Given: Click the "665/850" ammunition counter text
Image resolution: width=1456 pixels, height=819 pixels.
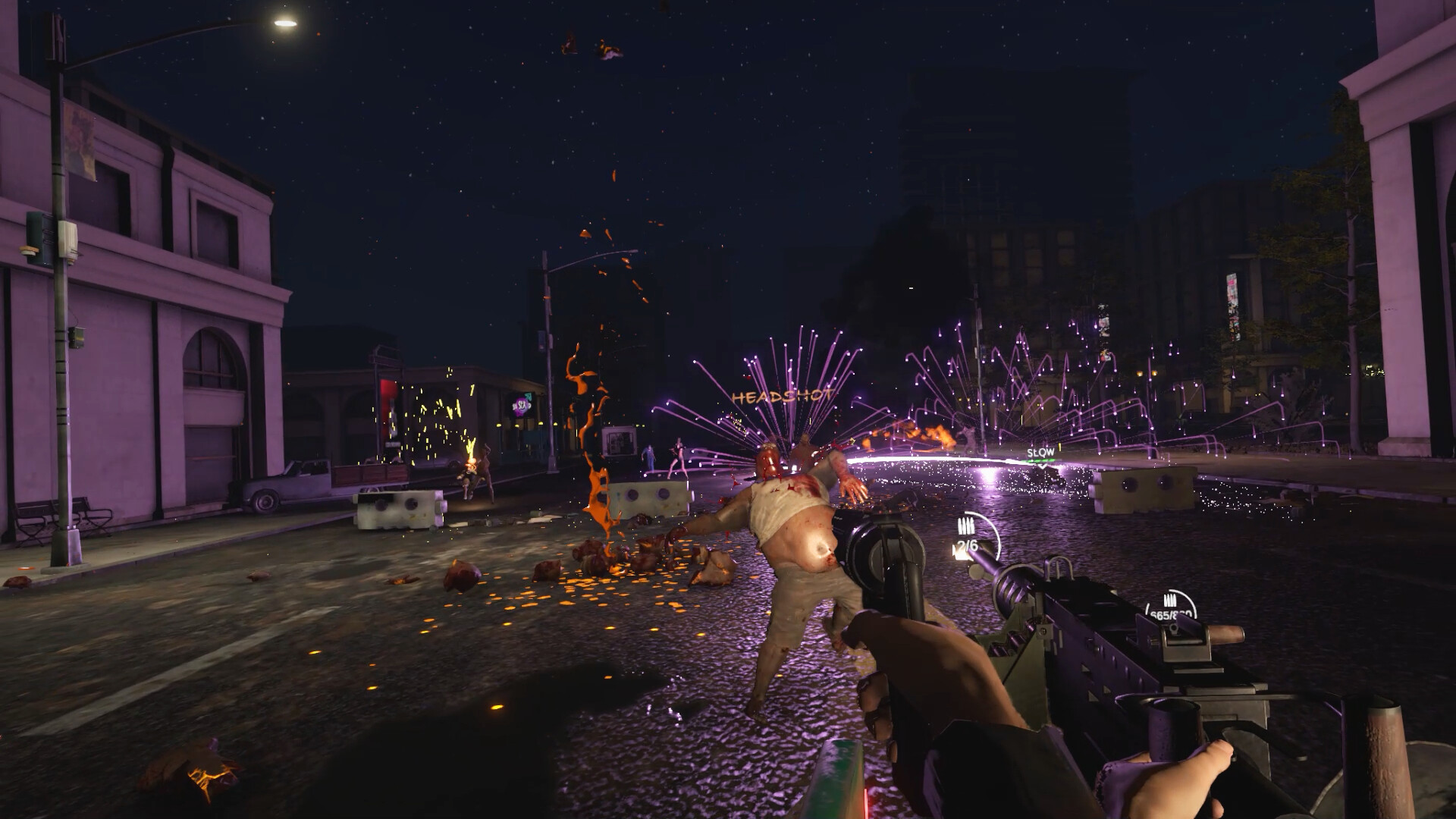Looking at the screenshot, I should (1172, 614).
